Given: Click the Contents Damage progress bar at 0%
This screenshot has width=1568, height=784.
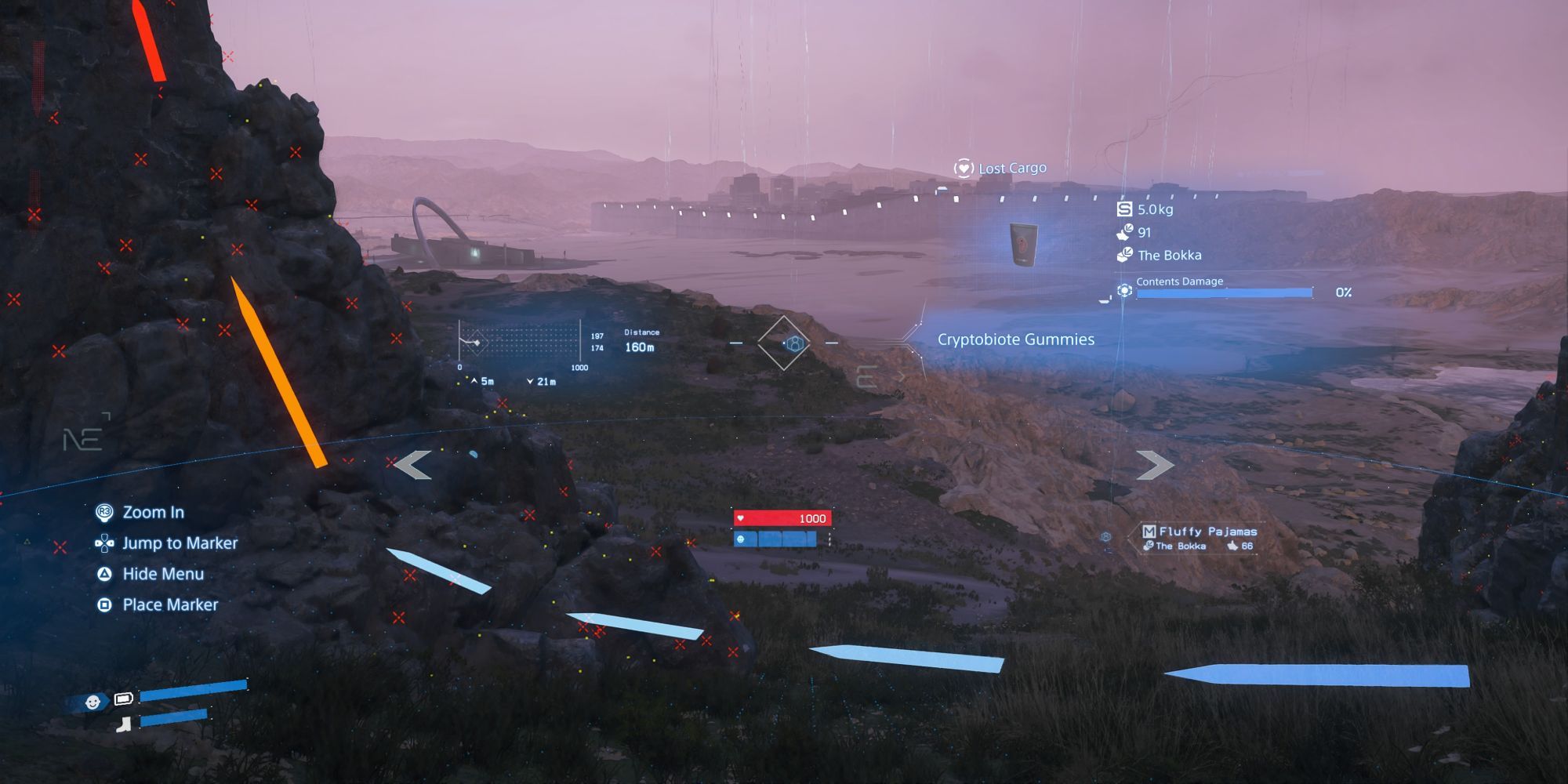Looking at the screenshot, I should (x=1225, y=292).
